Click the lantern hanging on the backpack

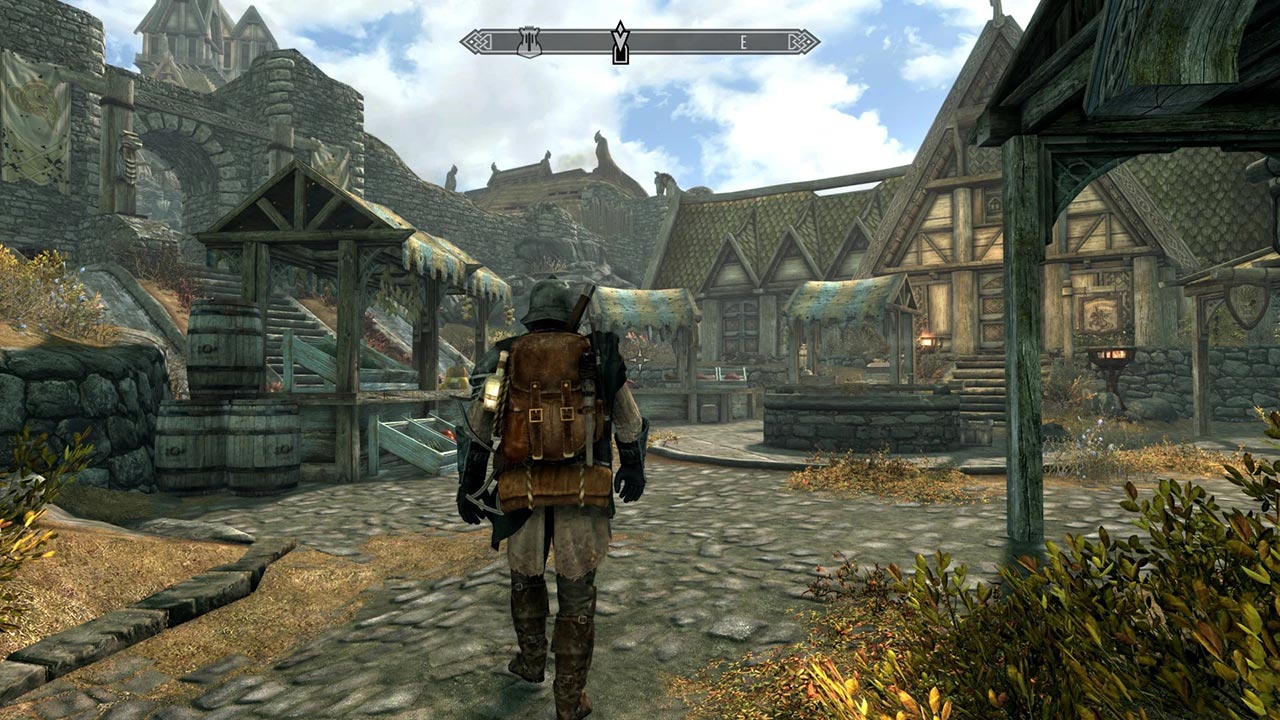[490, 393]
